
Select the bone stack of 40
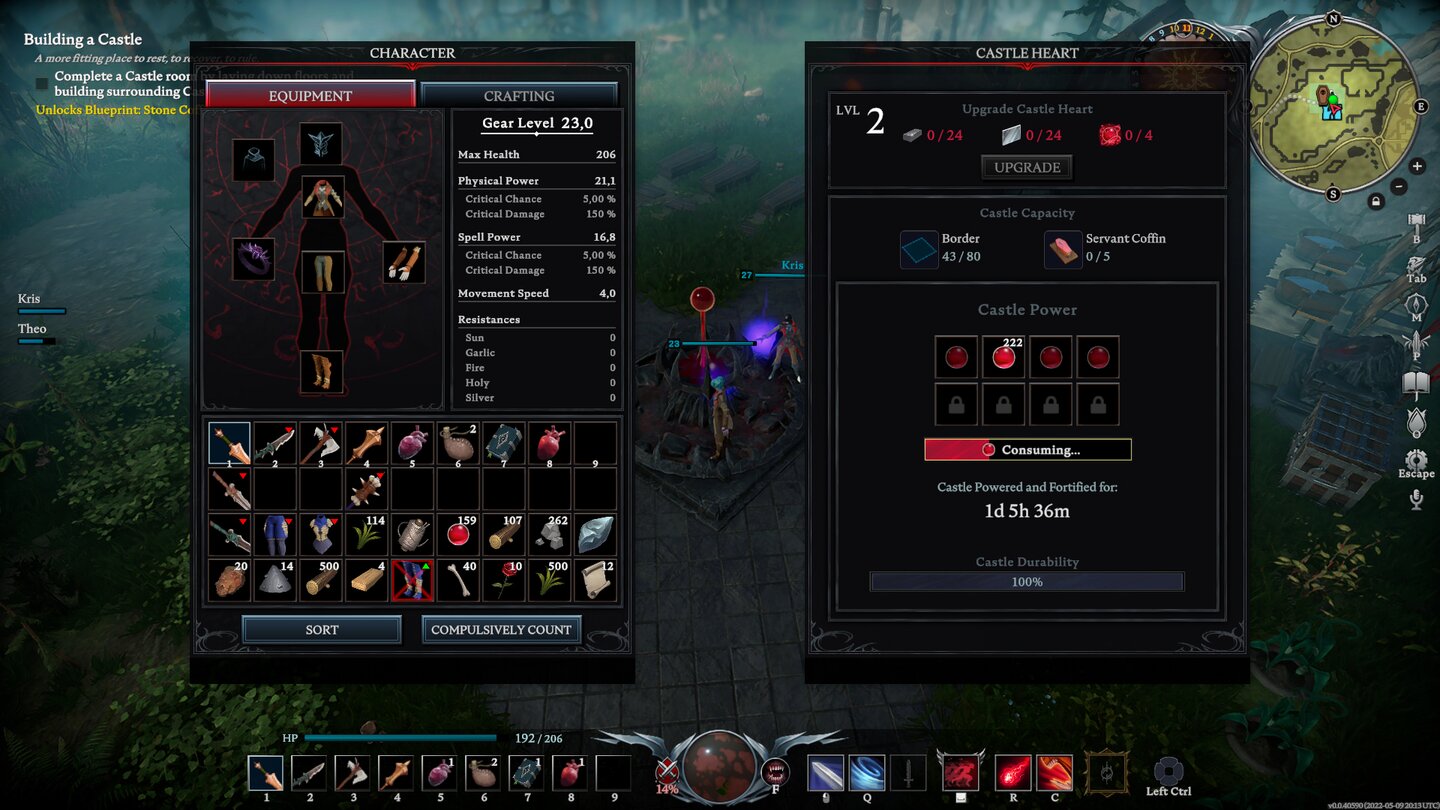(x=458, y=580)
